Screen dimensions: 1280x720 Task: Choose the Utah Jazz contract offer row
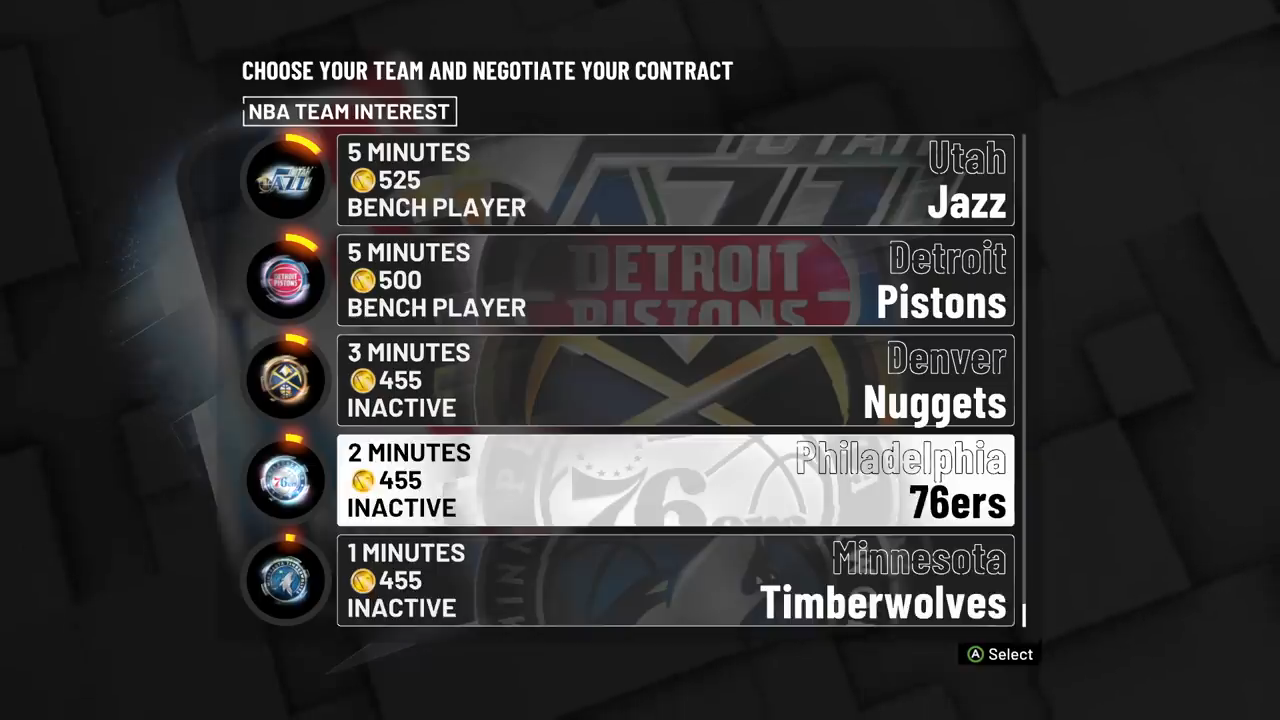676,180
